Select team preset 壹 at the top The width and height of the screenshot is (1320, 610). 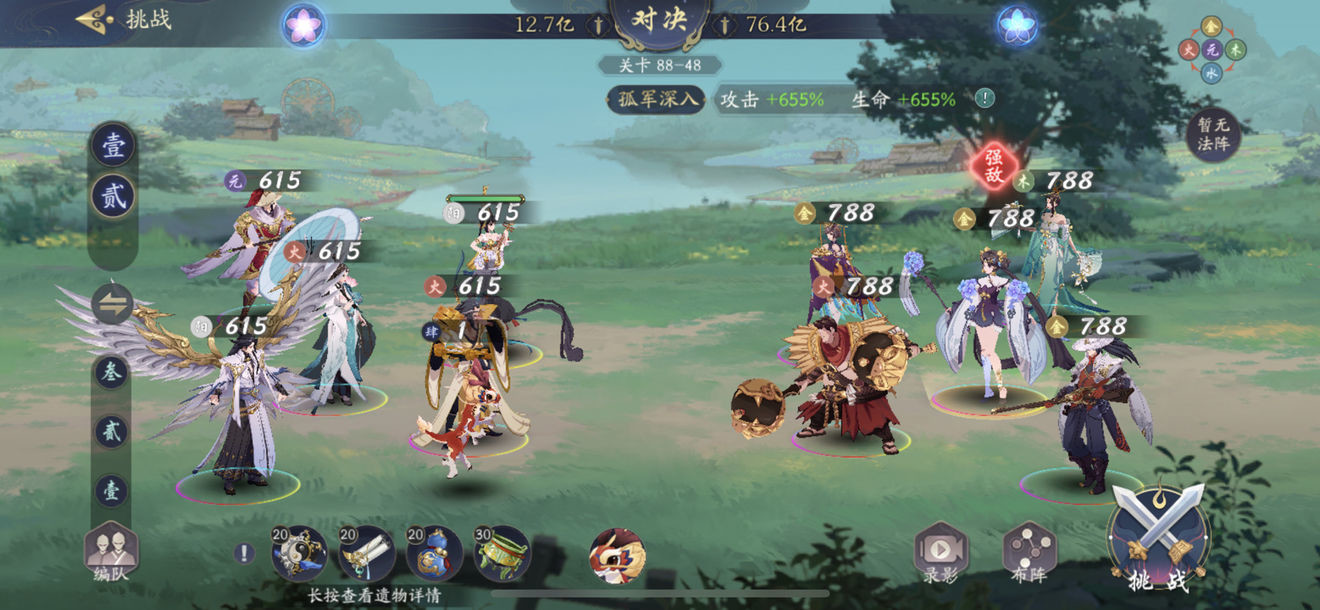(x=113, y=145)
